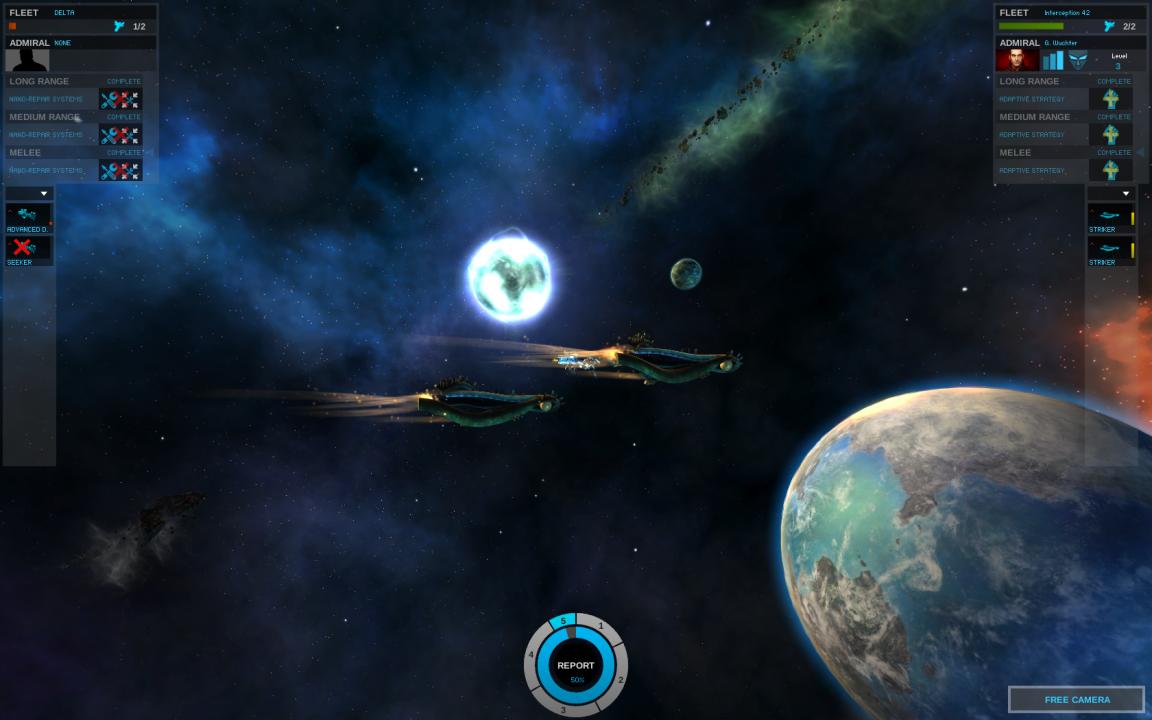The image size is (1152, 720).
Task: Select Delta's Medium Range Nano-Repair Systems card
Action: pos(120,135)
